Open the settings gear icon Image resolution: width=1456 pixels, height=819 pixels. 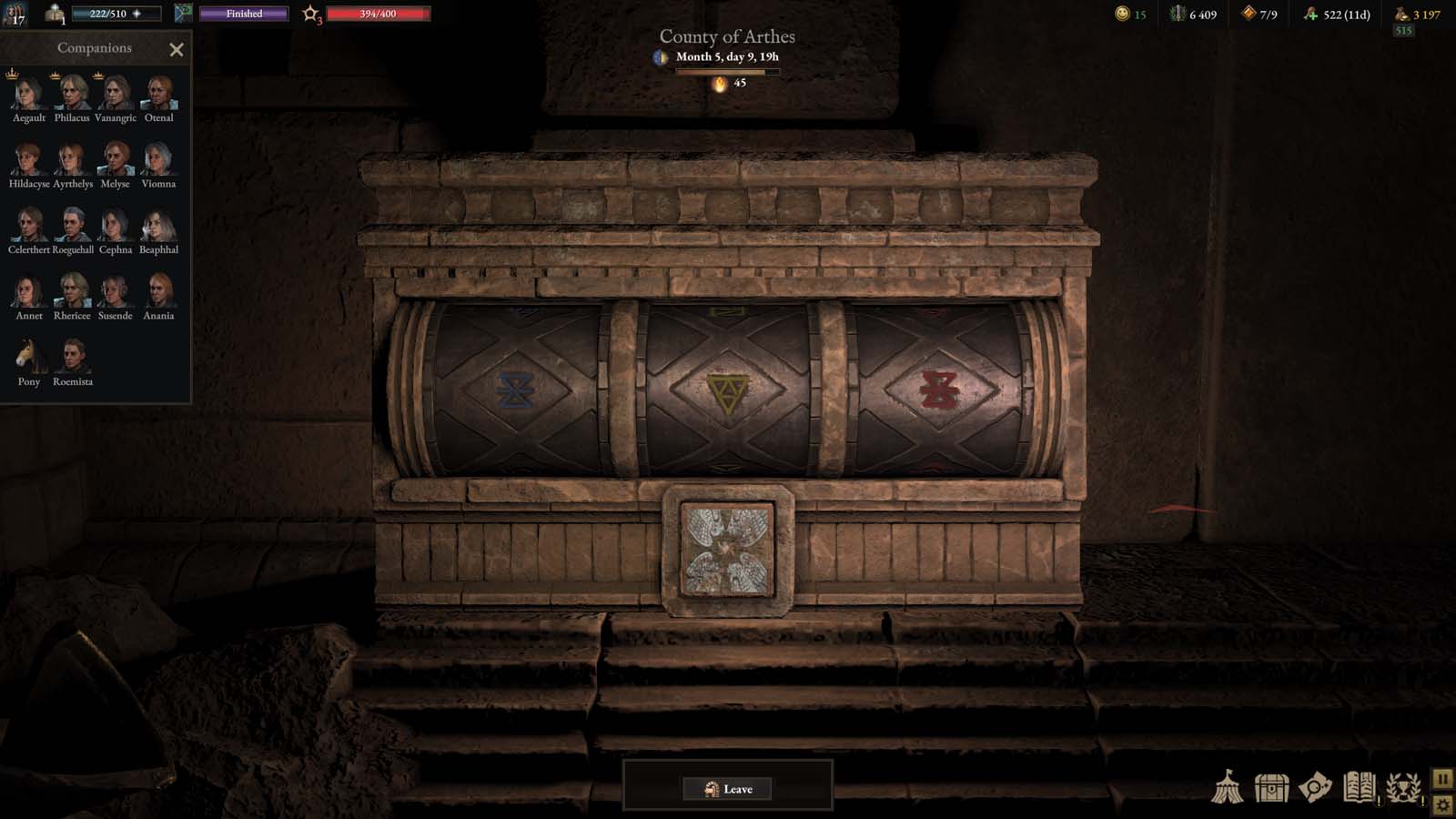coord(1442,804)
